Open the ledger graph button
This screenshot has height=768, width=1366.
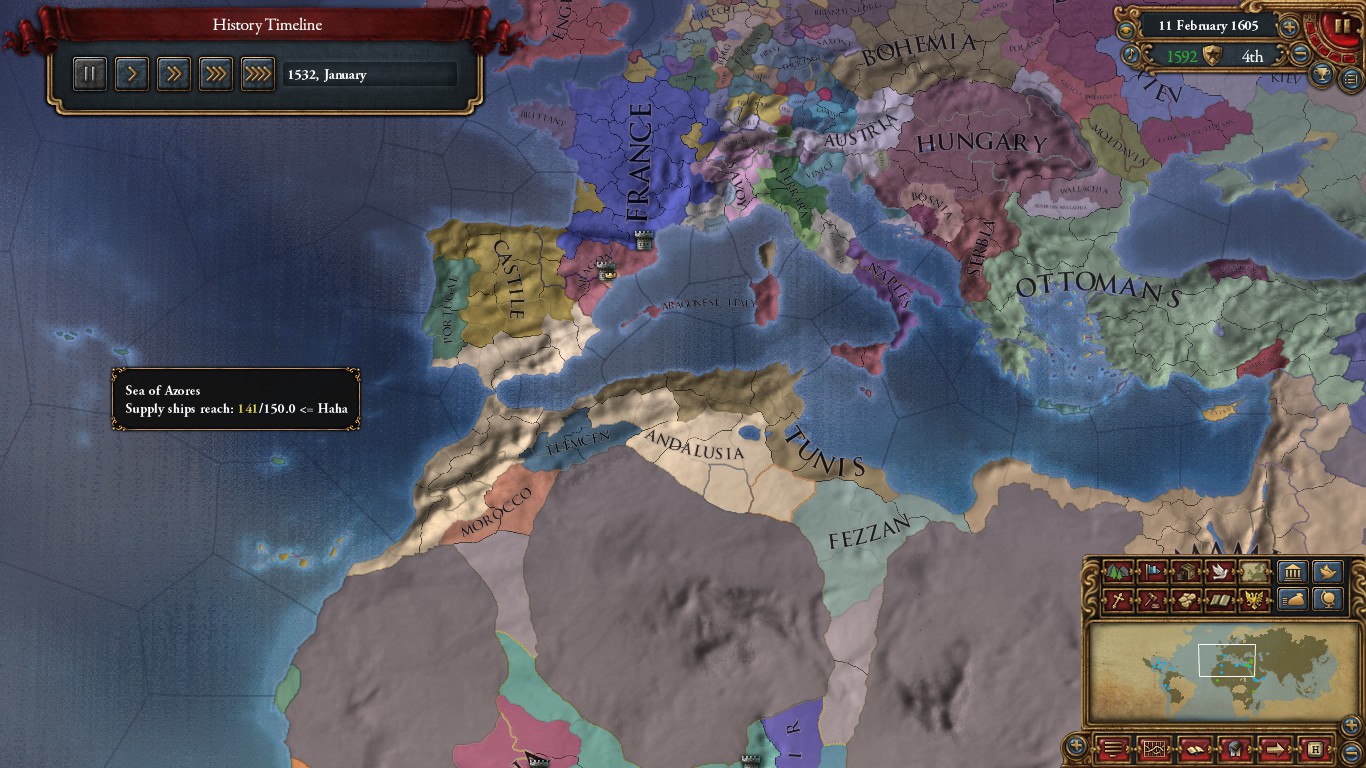point(1153,748)
